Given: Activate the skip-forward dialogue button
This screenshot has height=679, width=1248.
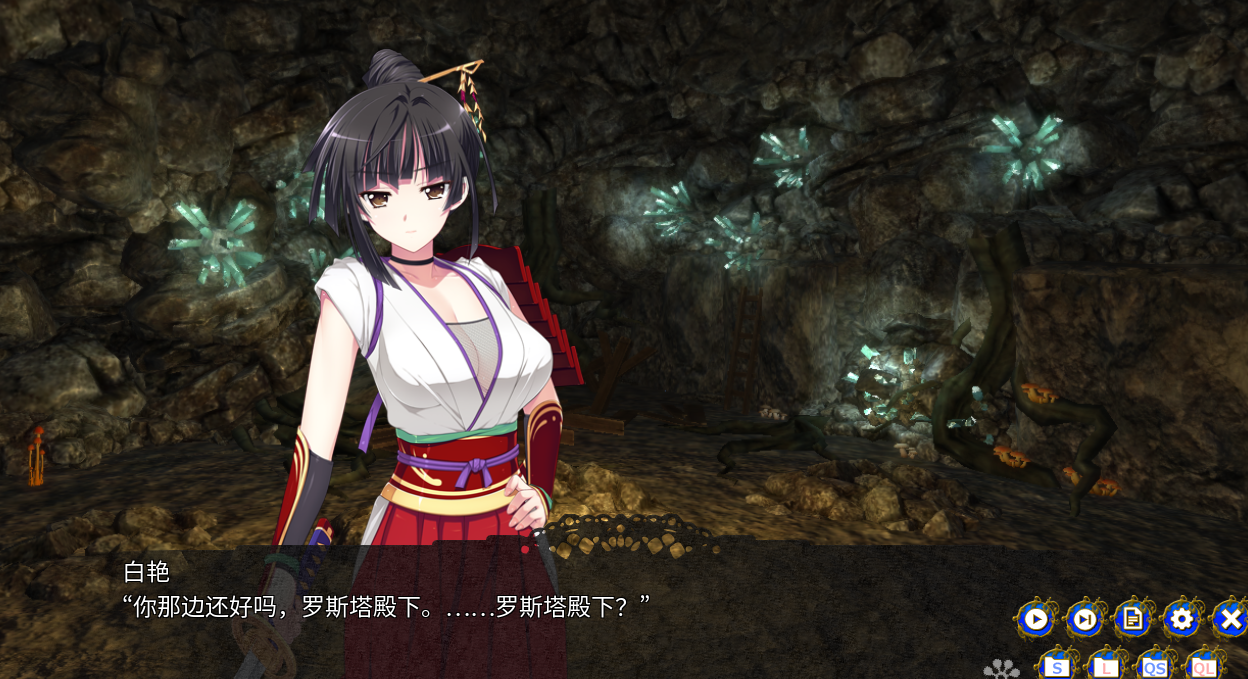Looking at the screenshot, I should click(1084, 620).
